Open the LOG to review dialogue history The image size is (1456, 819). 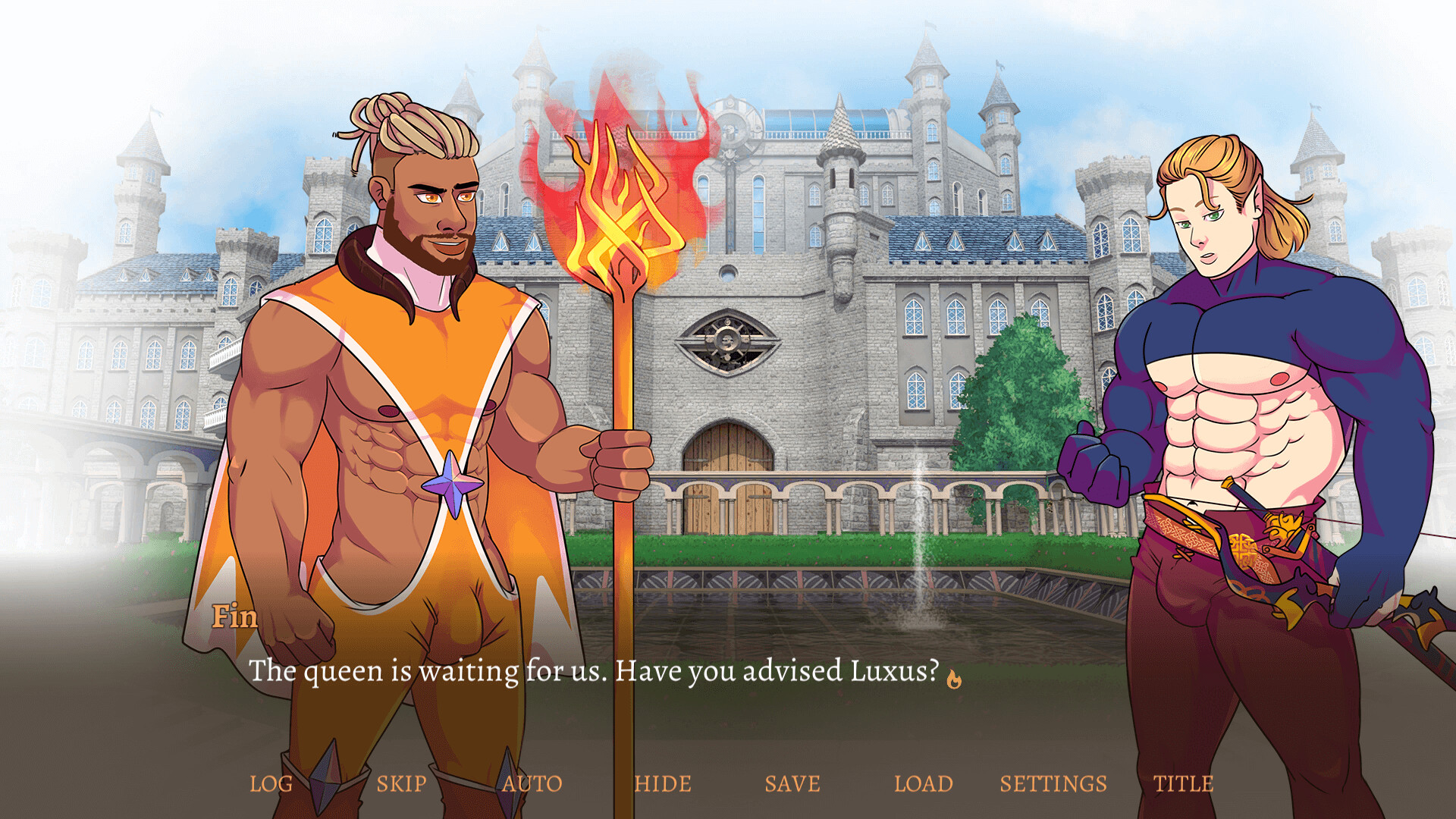click(271, 784)
